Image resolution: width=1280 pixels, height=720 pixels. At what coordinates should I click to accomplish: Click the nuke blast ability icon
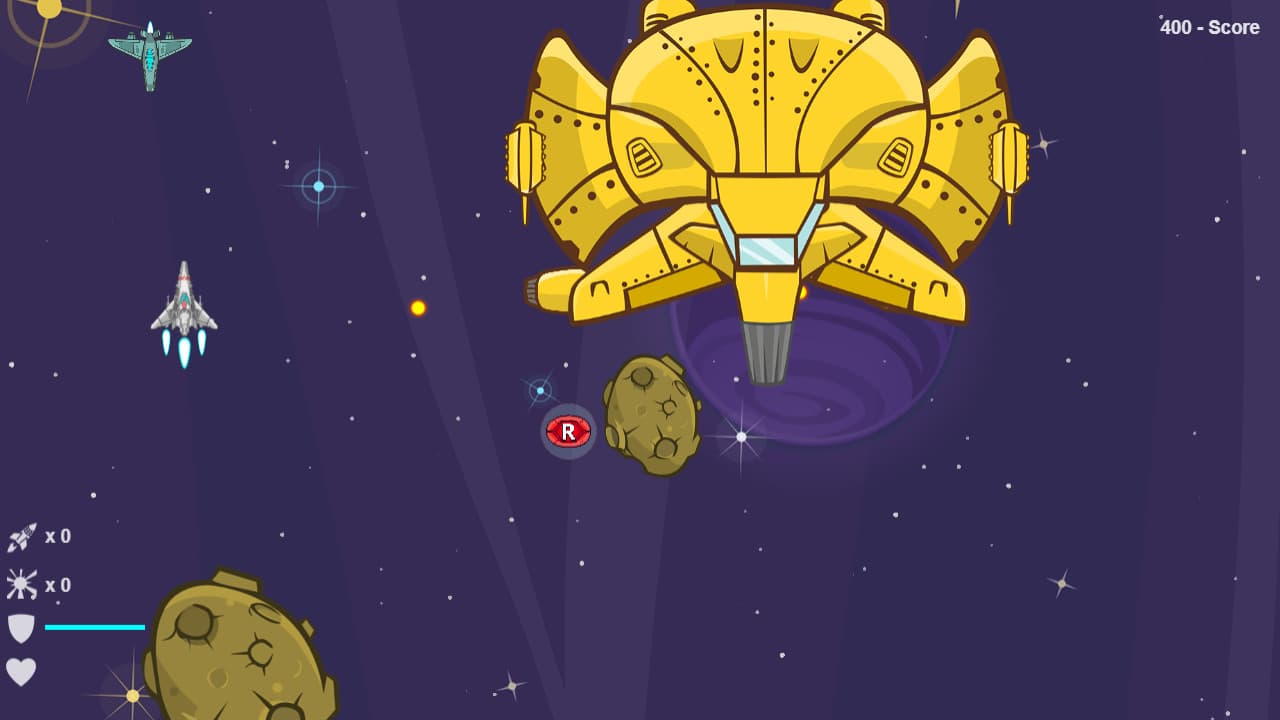click(20, 585)
